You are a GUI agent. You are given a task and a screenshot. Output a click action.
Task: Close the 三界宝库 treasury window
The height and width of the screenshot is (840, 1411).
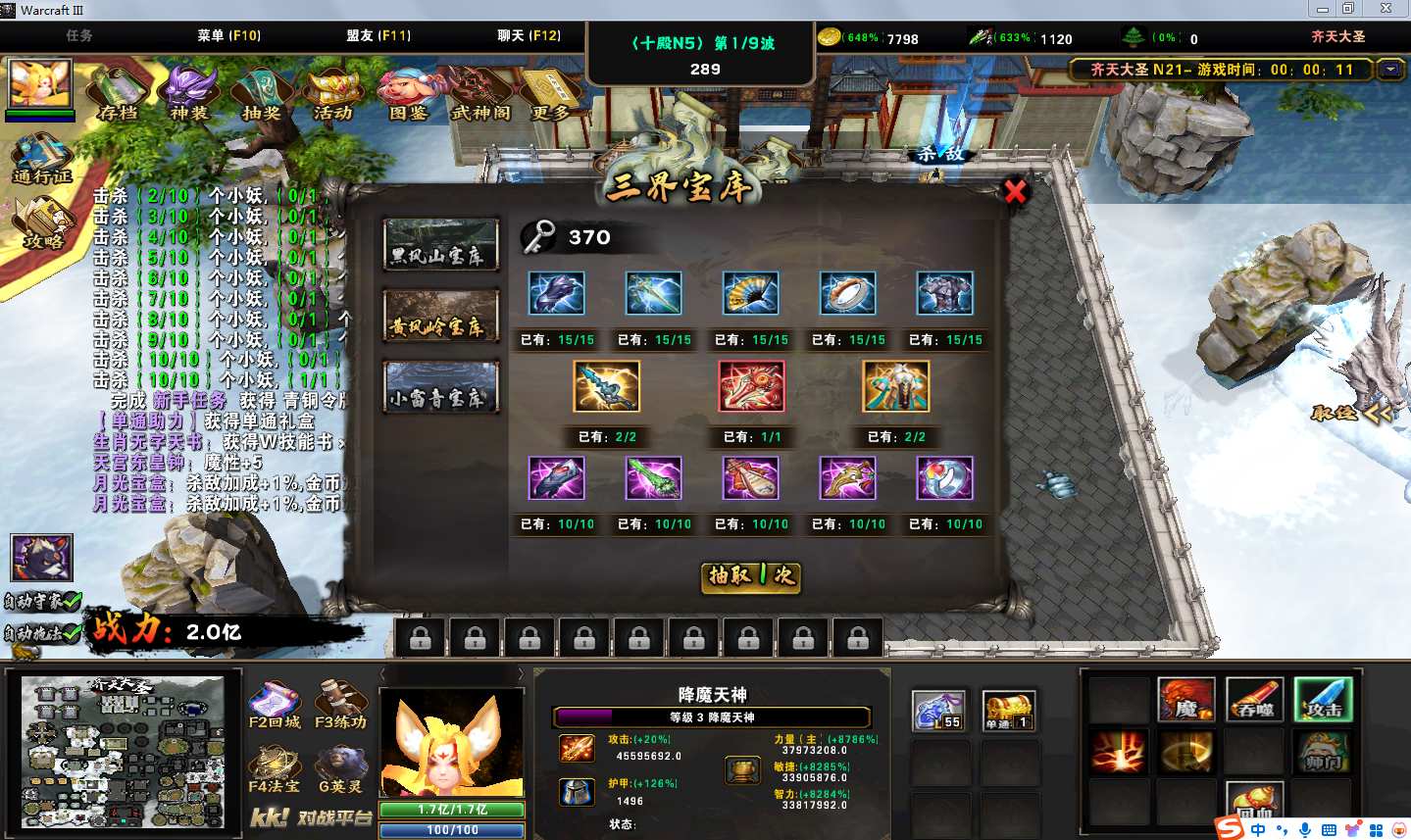click(1015, 191)
